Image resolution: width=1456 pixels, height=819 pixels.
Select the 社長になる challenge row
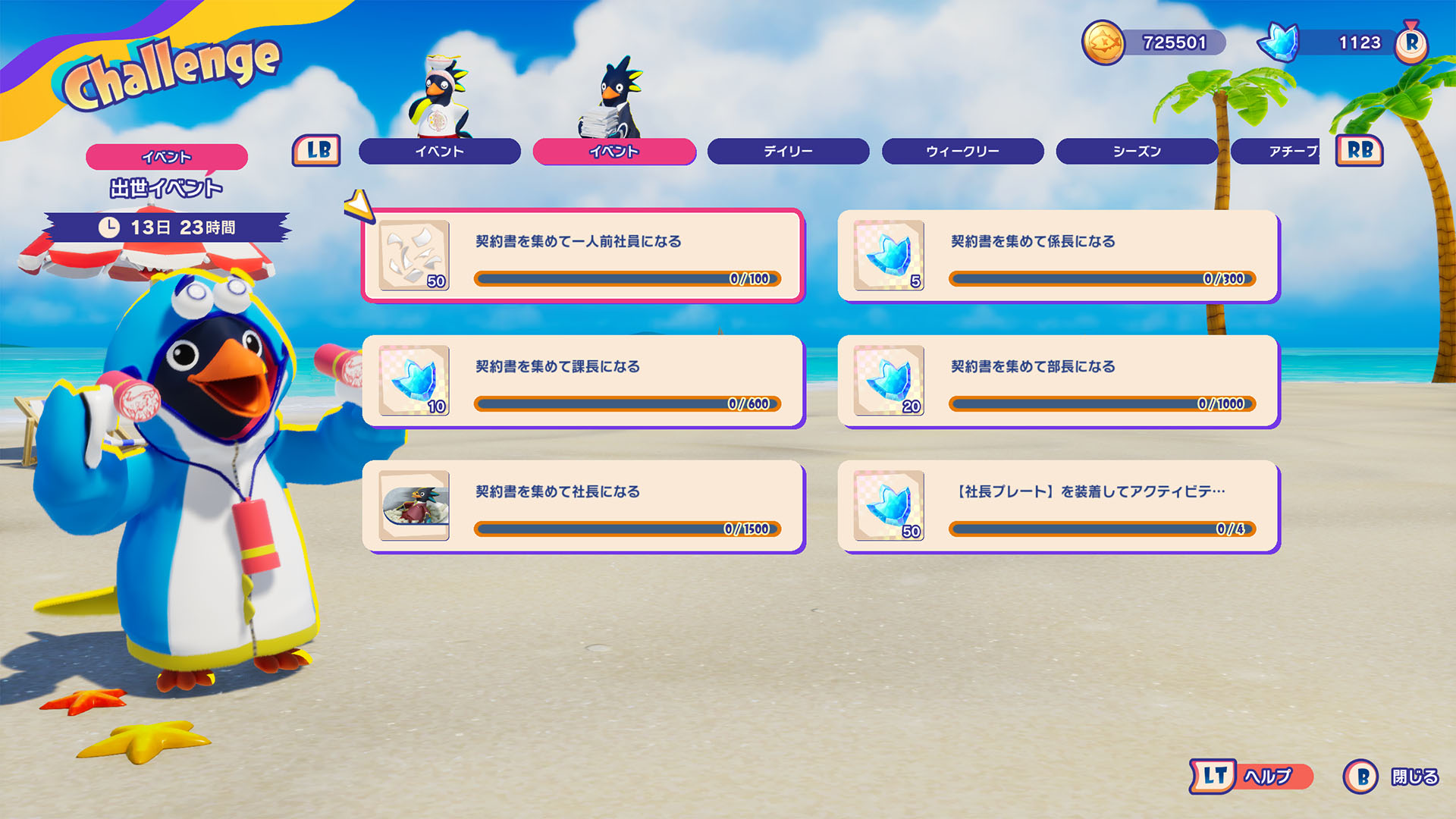(x=582, y=506)
